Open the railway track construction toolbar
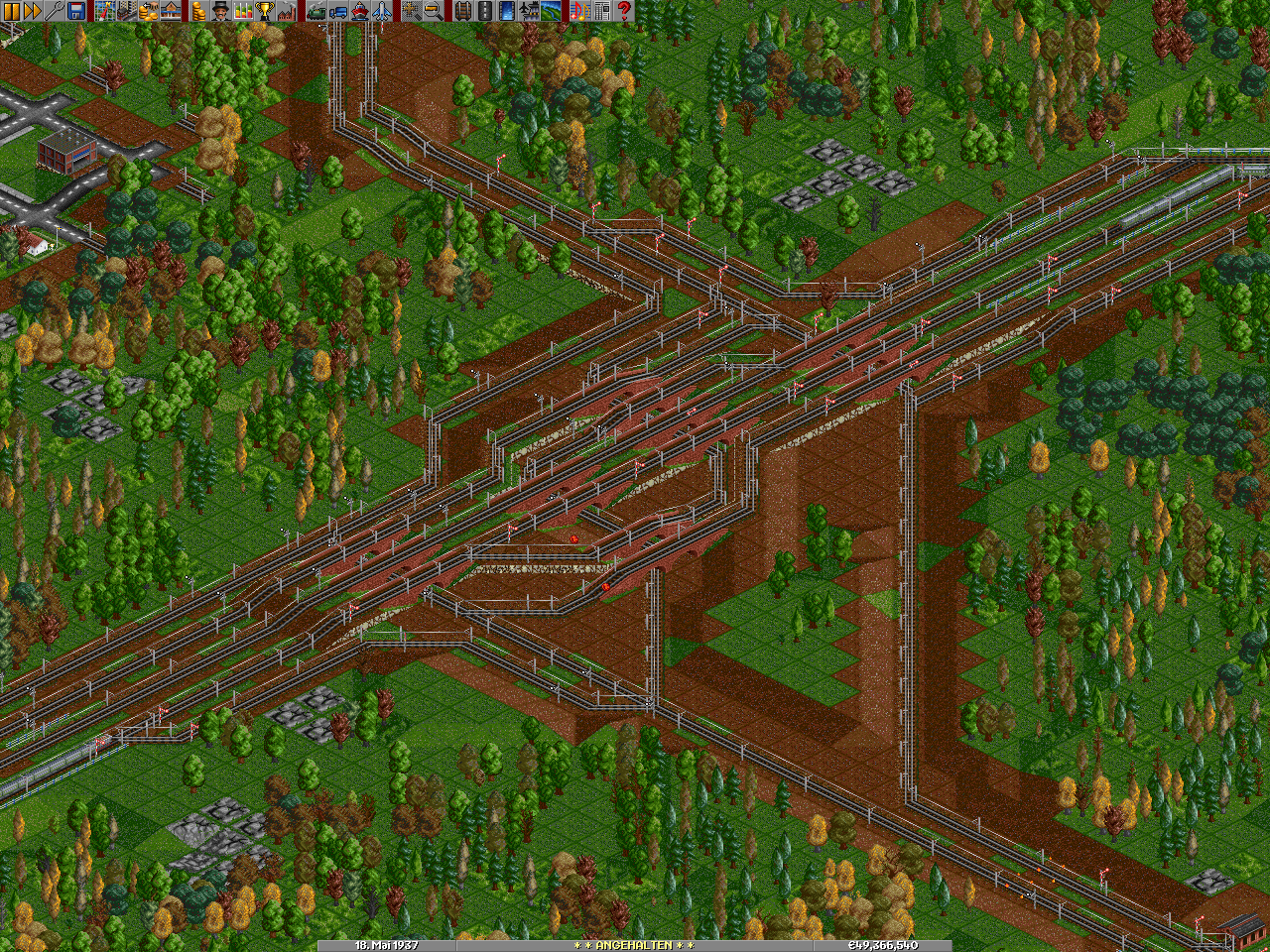This screenshot has width=1270, height=952. [x=461, y=11]
